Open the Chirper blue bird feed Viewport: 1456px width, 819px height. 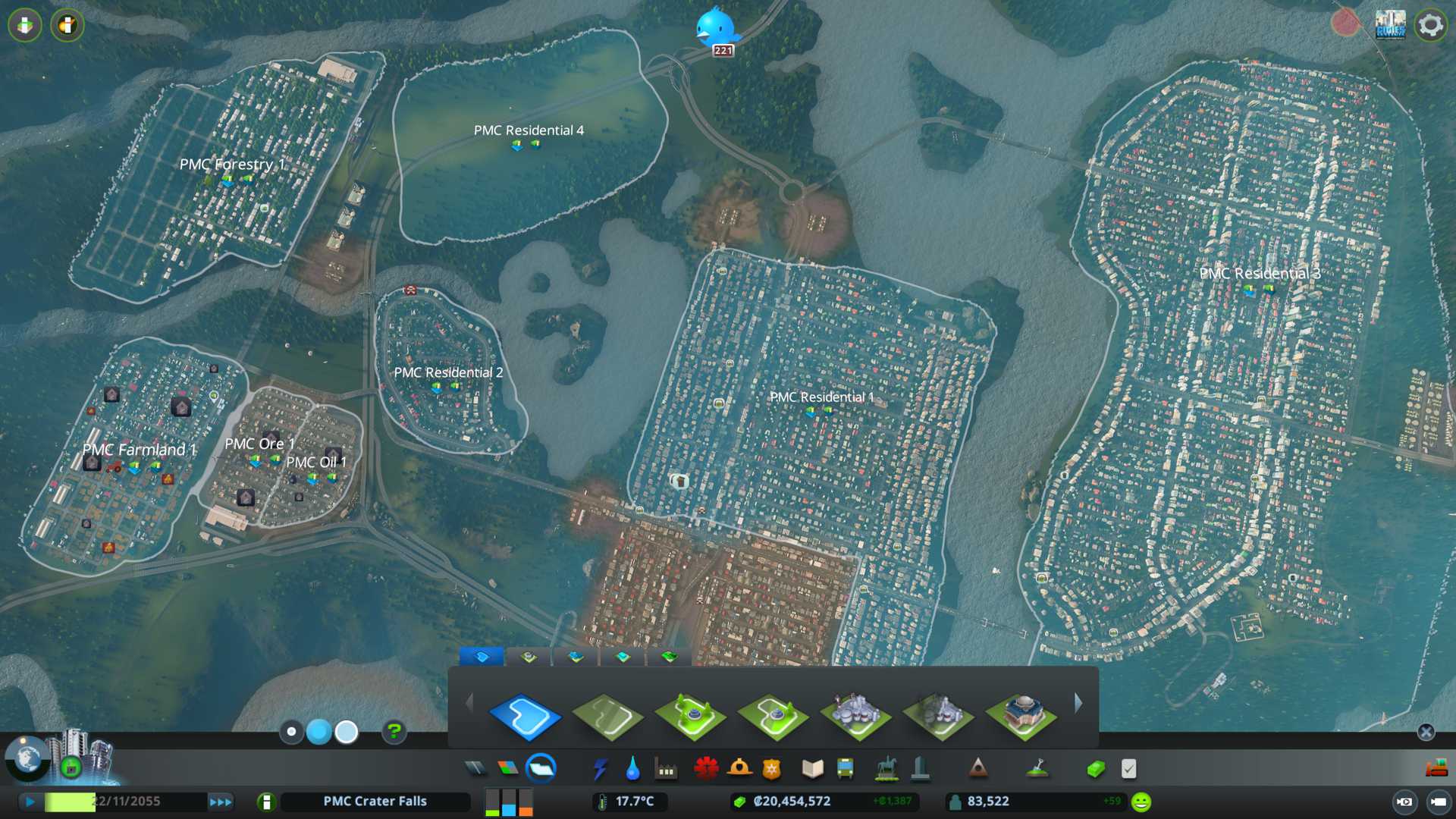tap(715, 28)
